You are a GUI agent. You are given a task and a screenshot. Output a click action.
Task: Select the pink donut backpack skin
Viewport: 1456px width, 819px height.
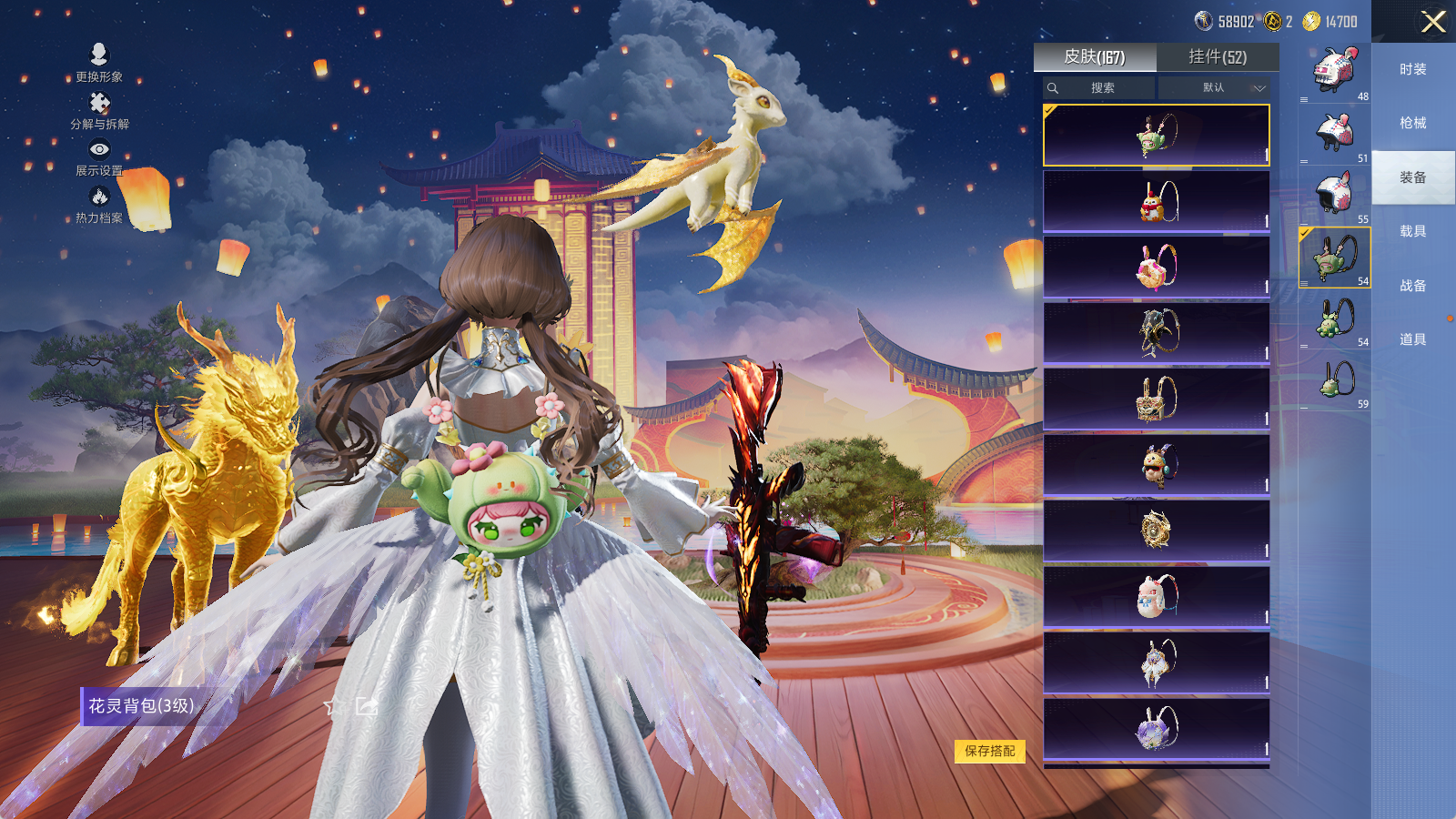(x=1156, y=268)
